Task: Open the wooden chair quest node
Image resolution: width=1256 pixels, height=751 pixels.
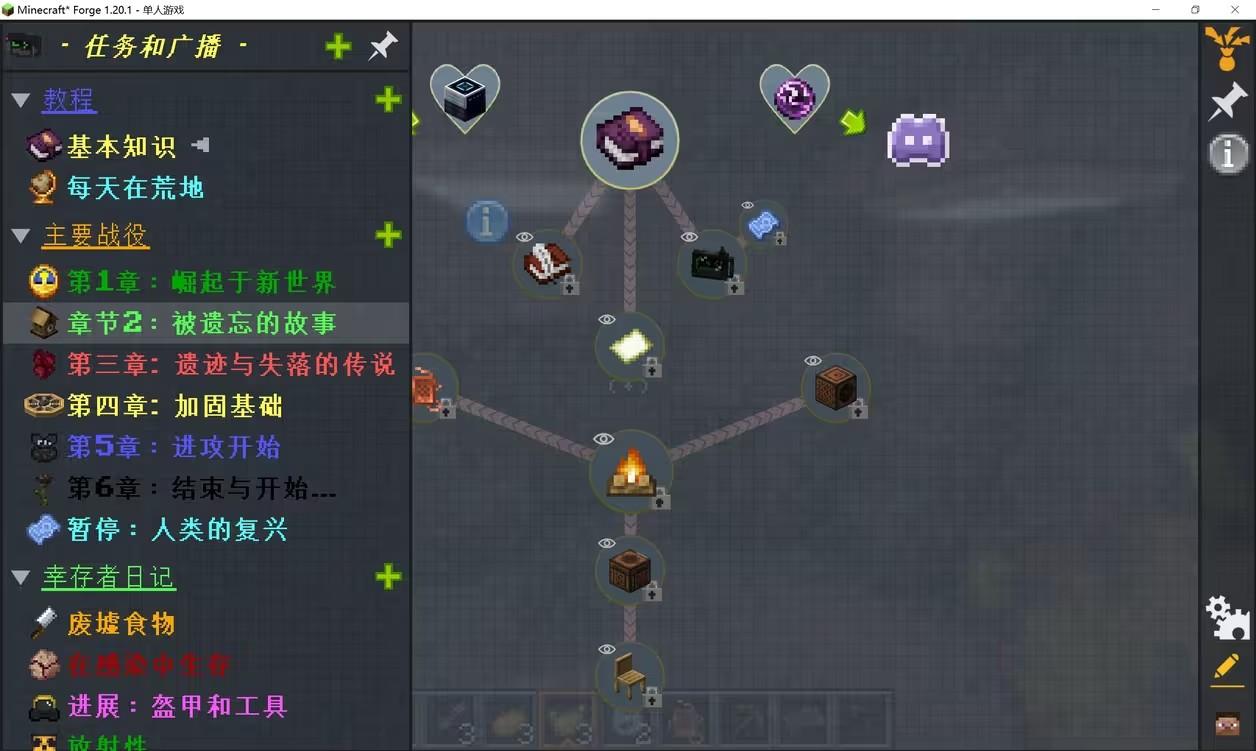Action: point(630,676)
